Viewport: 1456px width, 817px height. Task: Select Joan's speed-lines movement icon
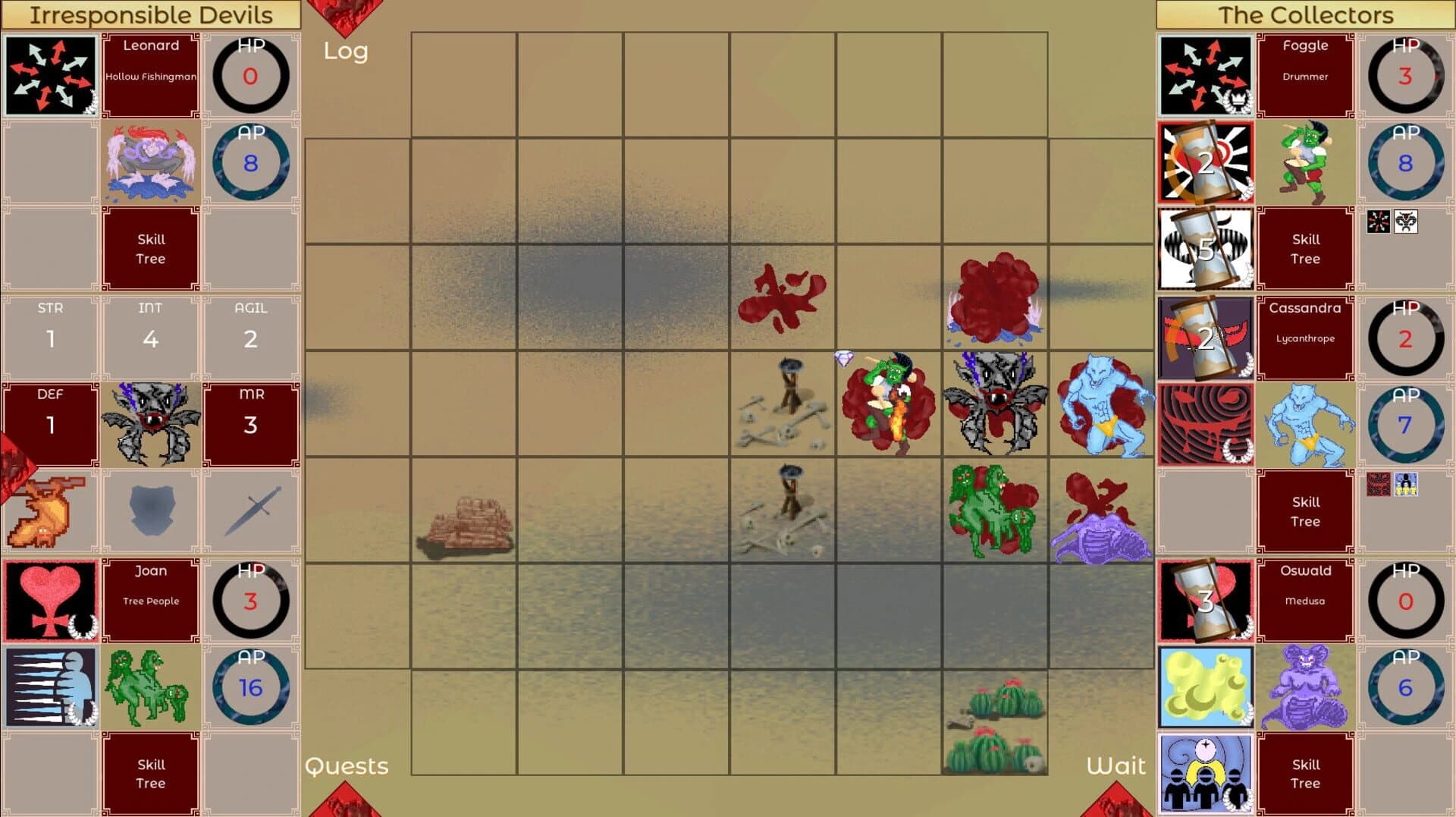point(50,685)
